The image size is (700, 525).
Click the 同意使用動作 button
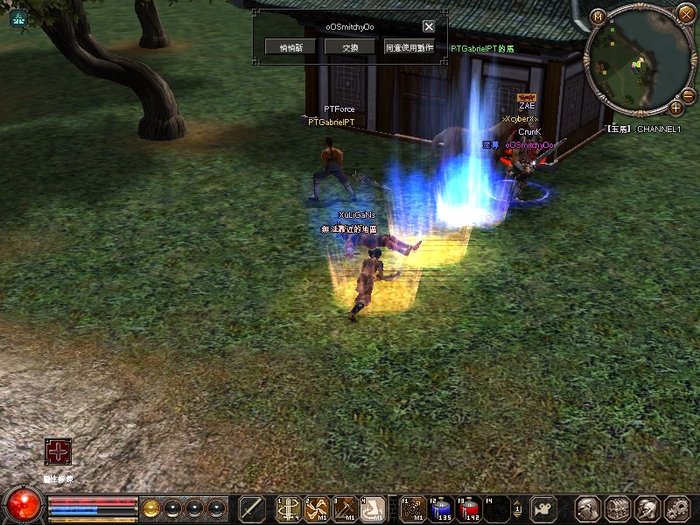pyautogui.click(x=409, y=47)
